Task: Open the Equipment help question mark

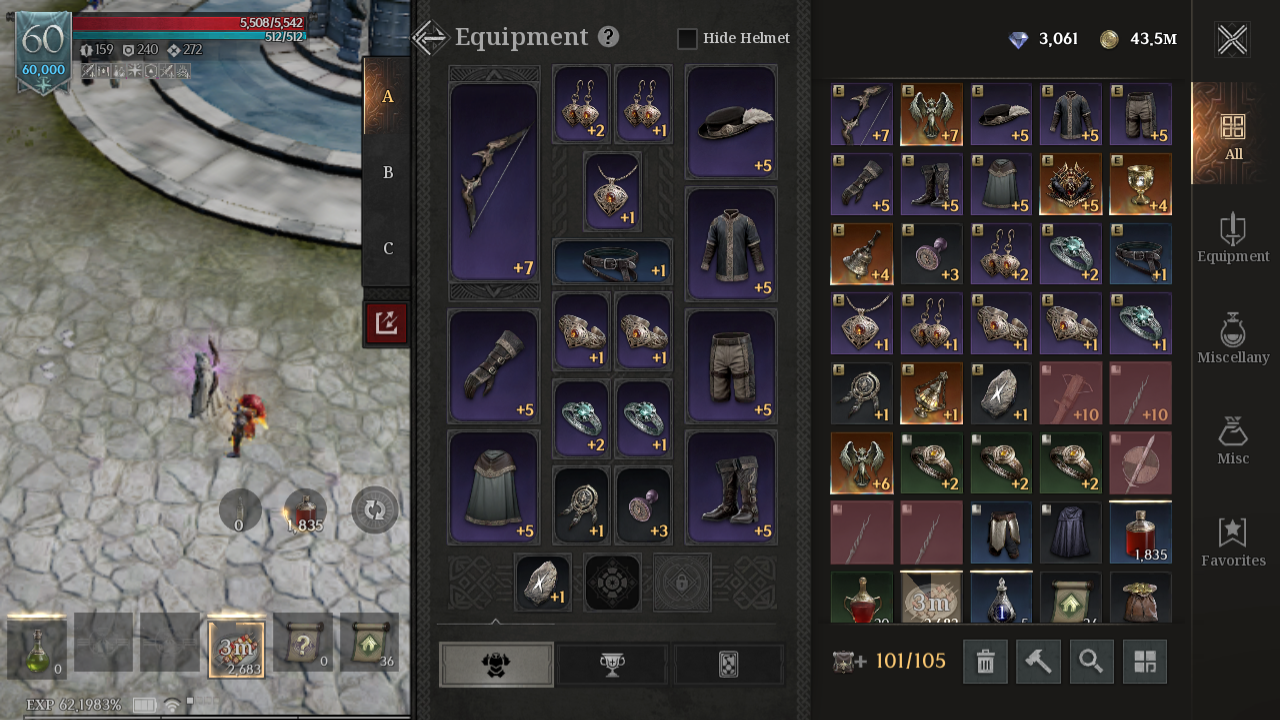Action: coord(608,37)
